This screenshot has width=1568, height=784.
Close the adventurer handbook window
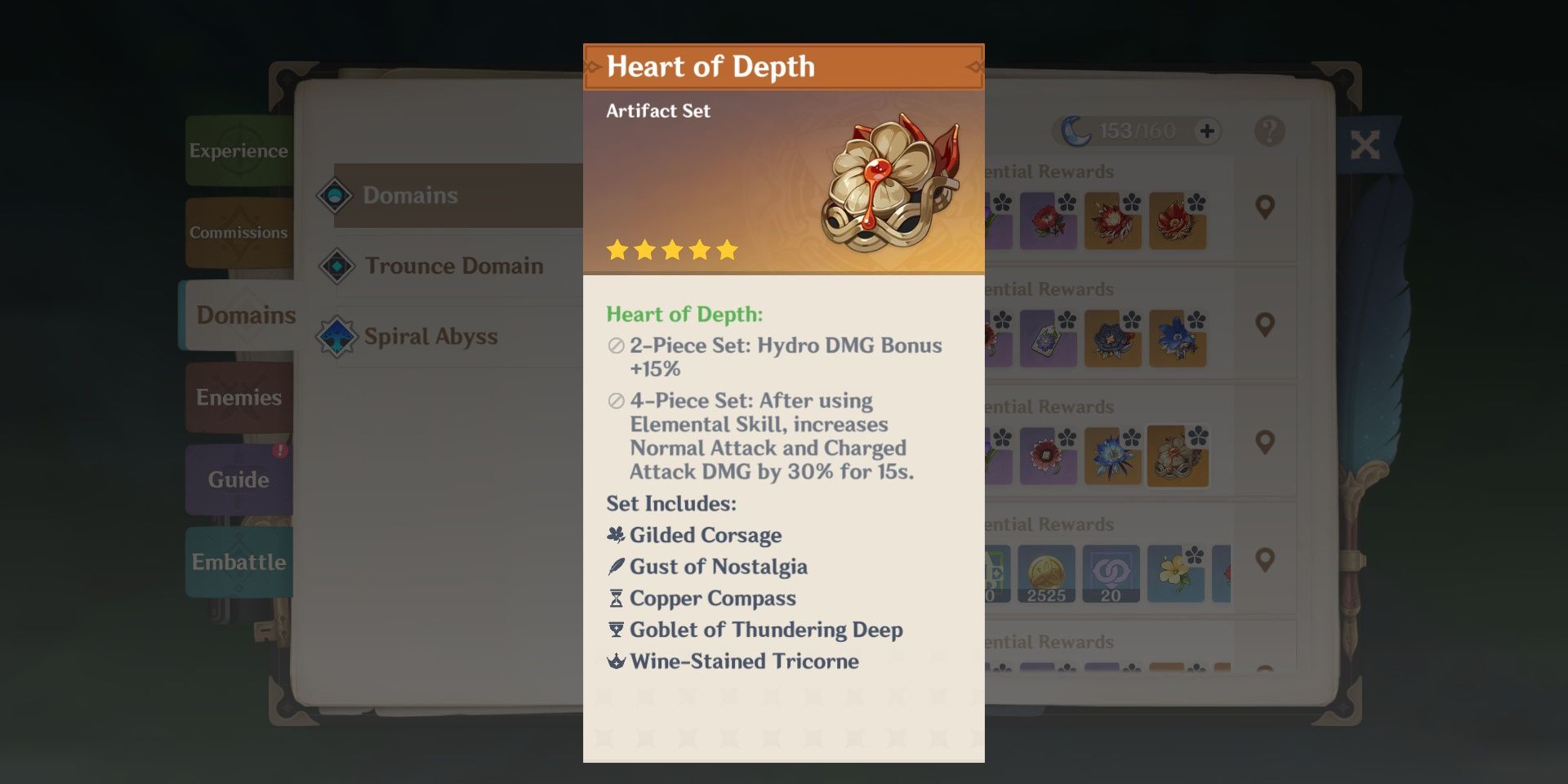[1364, 145]
